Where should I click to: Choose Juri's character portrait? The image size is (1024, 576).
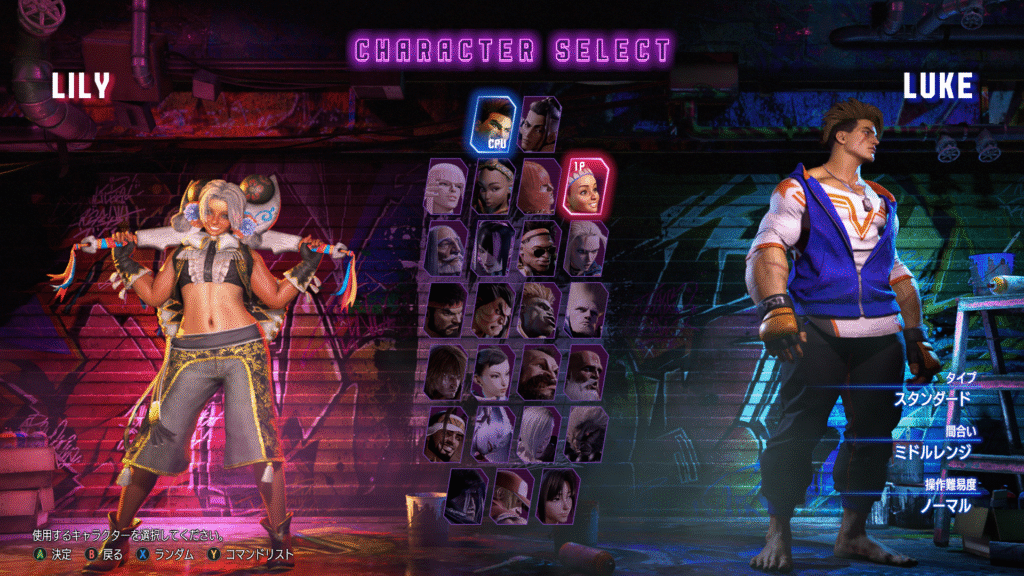tap(494, 248)
